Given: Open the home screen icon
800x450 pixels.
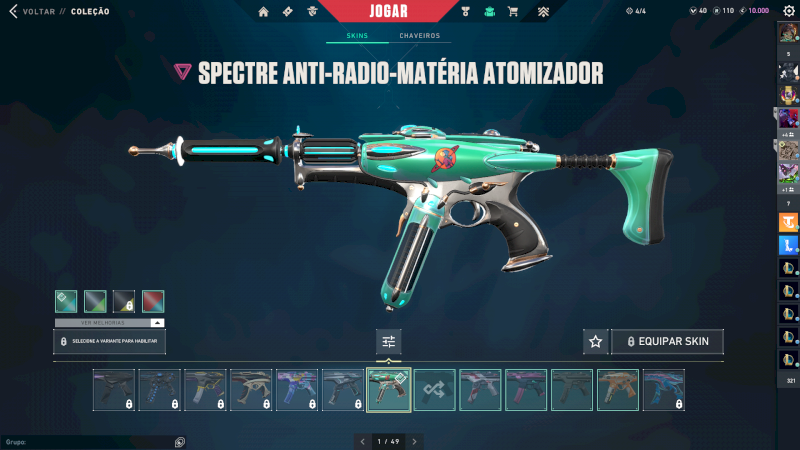Looking at the screenshot, I should (264, 12).
